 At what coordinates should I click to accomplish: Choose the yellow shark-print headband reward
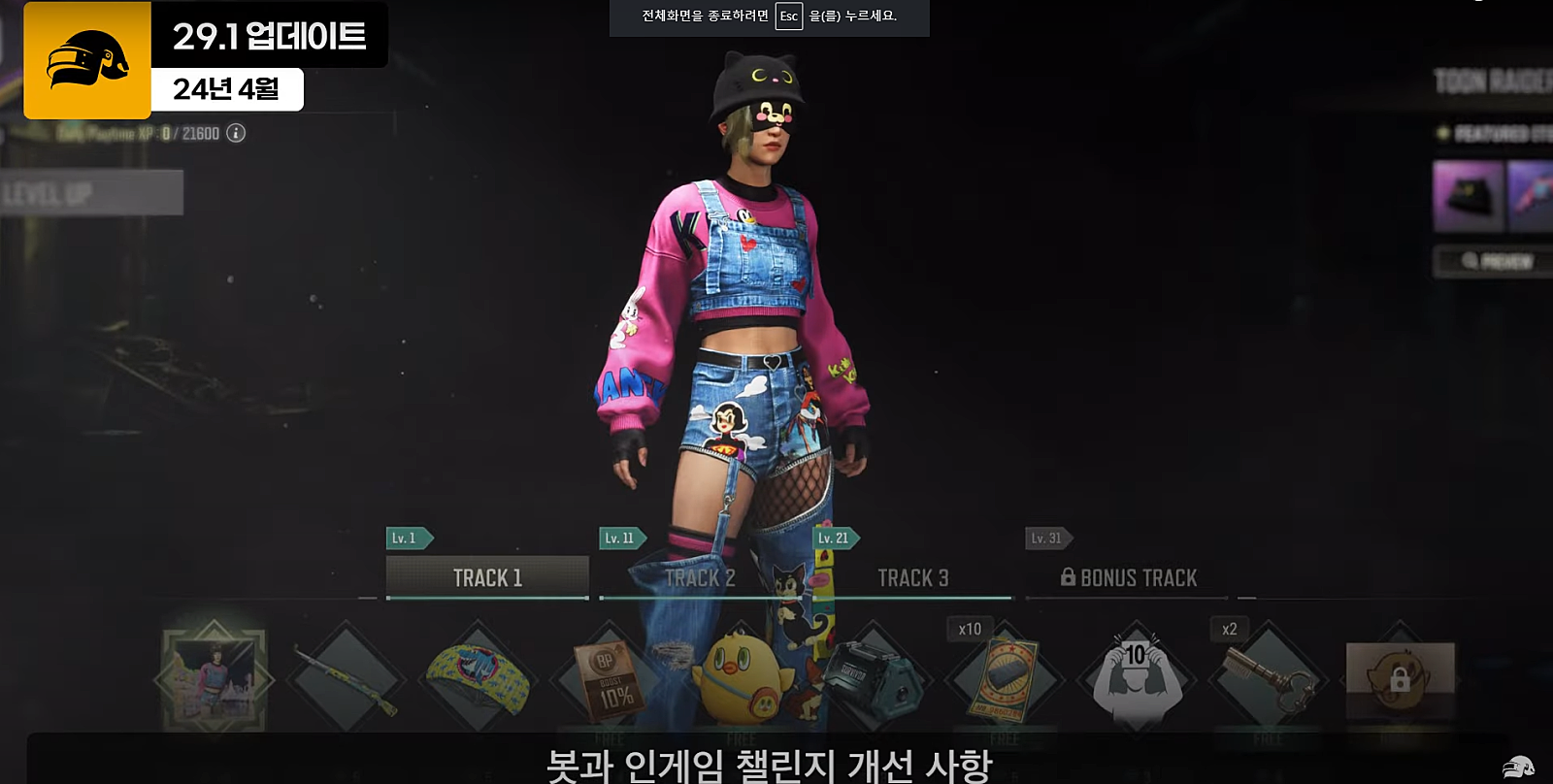[479, 679]
